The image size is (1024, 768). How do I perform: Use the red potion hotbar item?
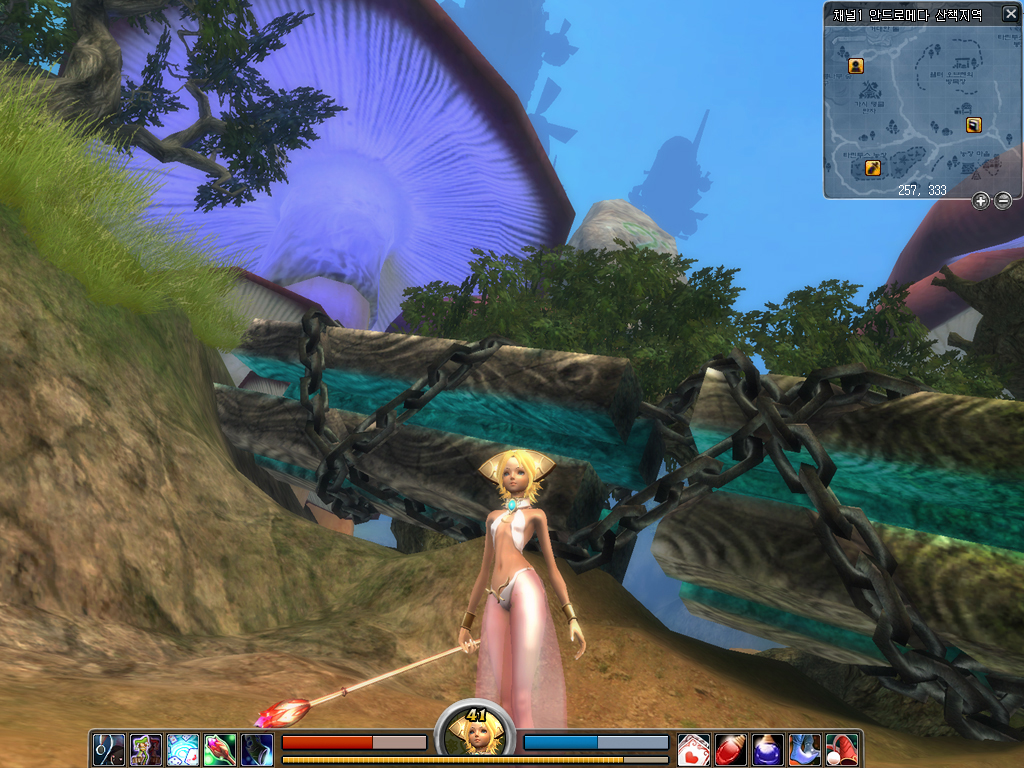coord(731,749)
